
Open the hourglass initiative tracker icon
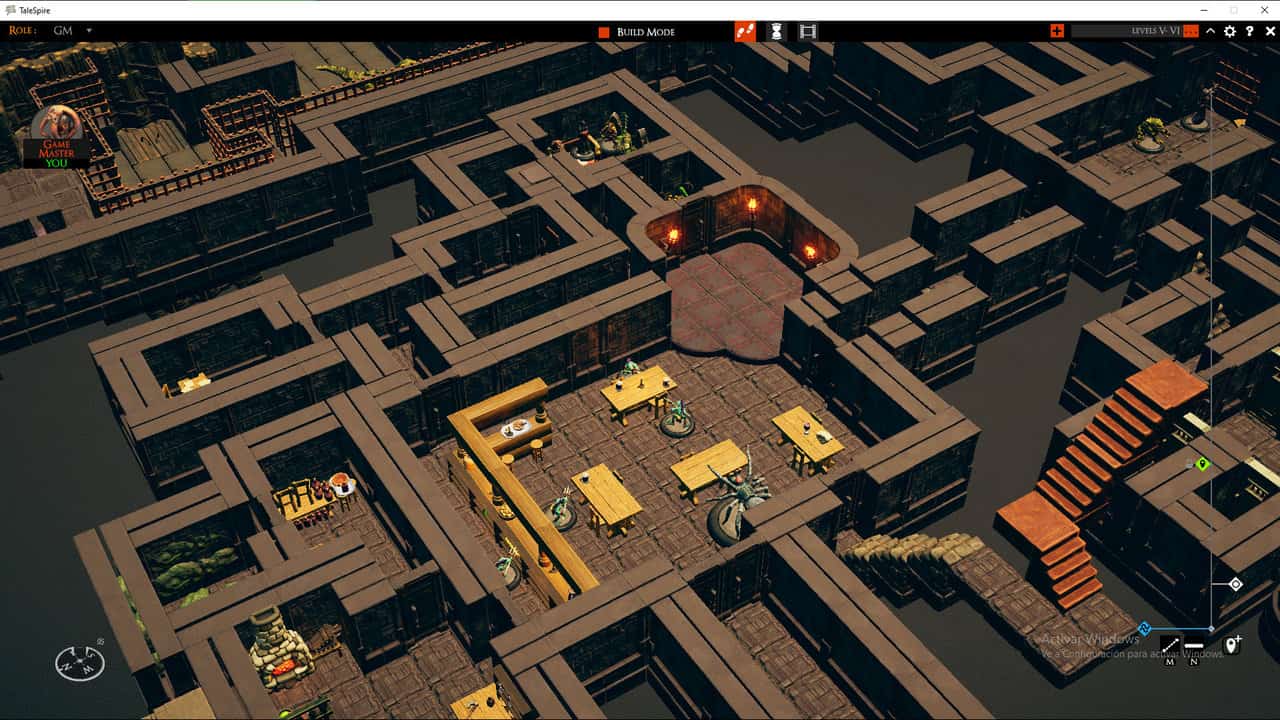click(x=776, y=31)
